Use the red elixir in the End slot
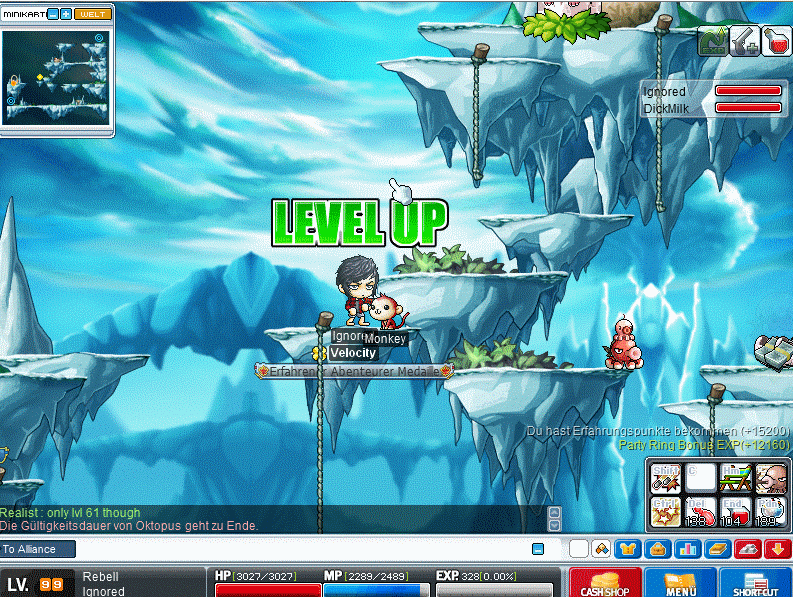 [735, 513]
